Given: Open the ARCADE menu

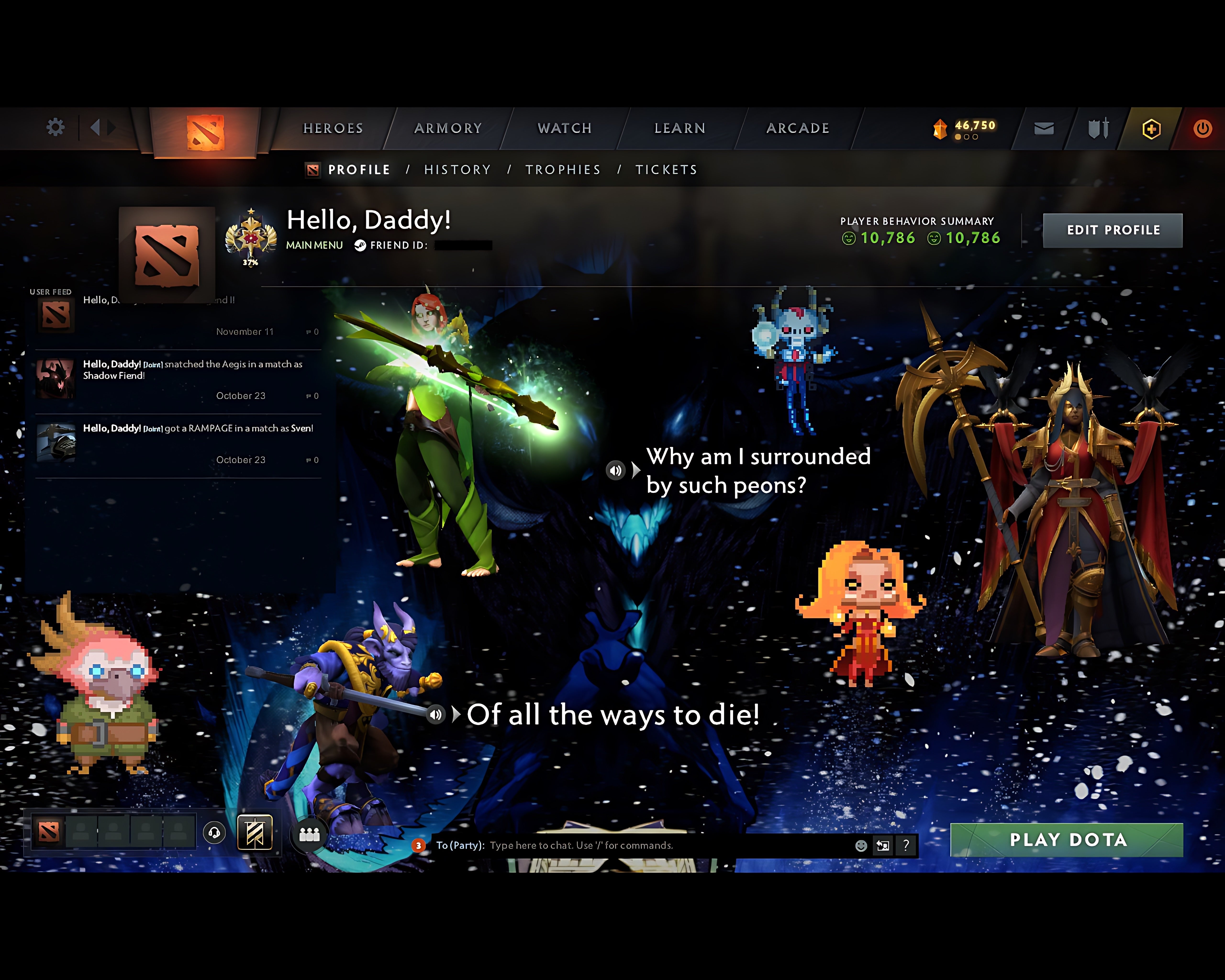Looking at the screenshot, I should (x=798, y=128).
